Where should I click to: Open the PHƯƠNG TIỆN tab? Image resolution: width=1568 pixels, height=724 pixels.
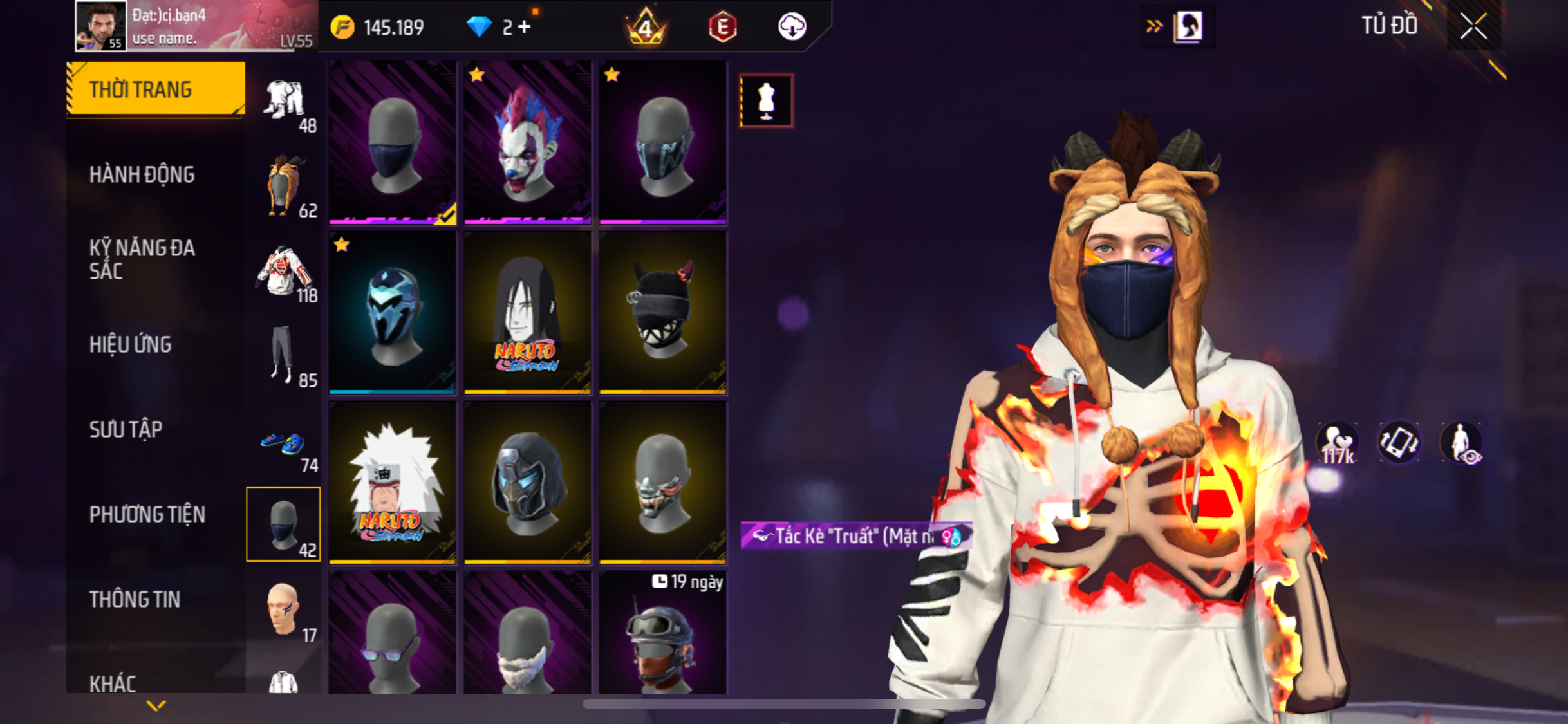147,514
